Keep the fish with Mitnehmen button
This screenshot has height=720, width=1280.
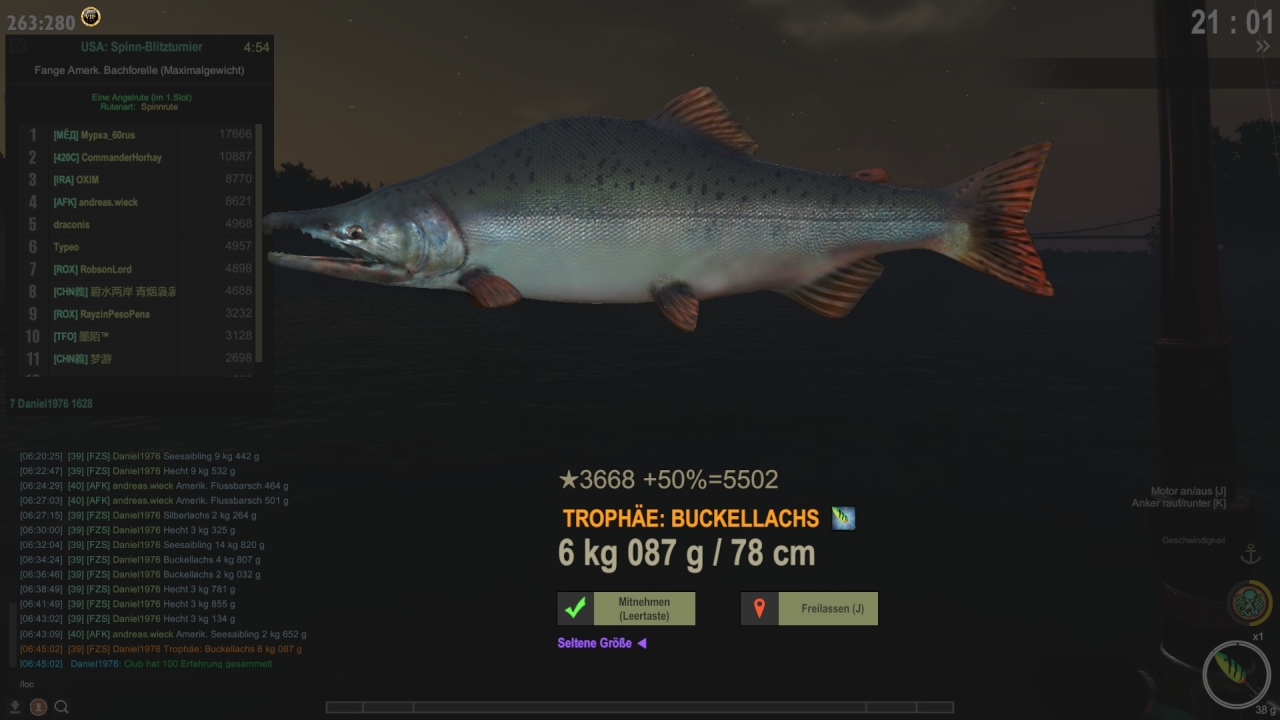[626, 609]
